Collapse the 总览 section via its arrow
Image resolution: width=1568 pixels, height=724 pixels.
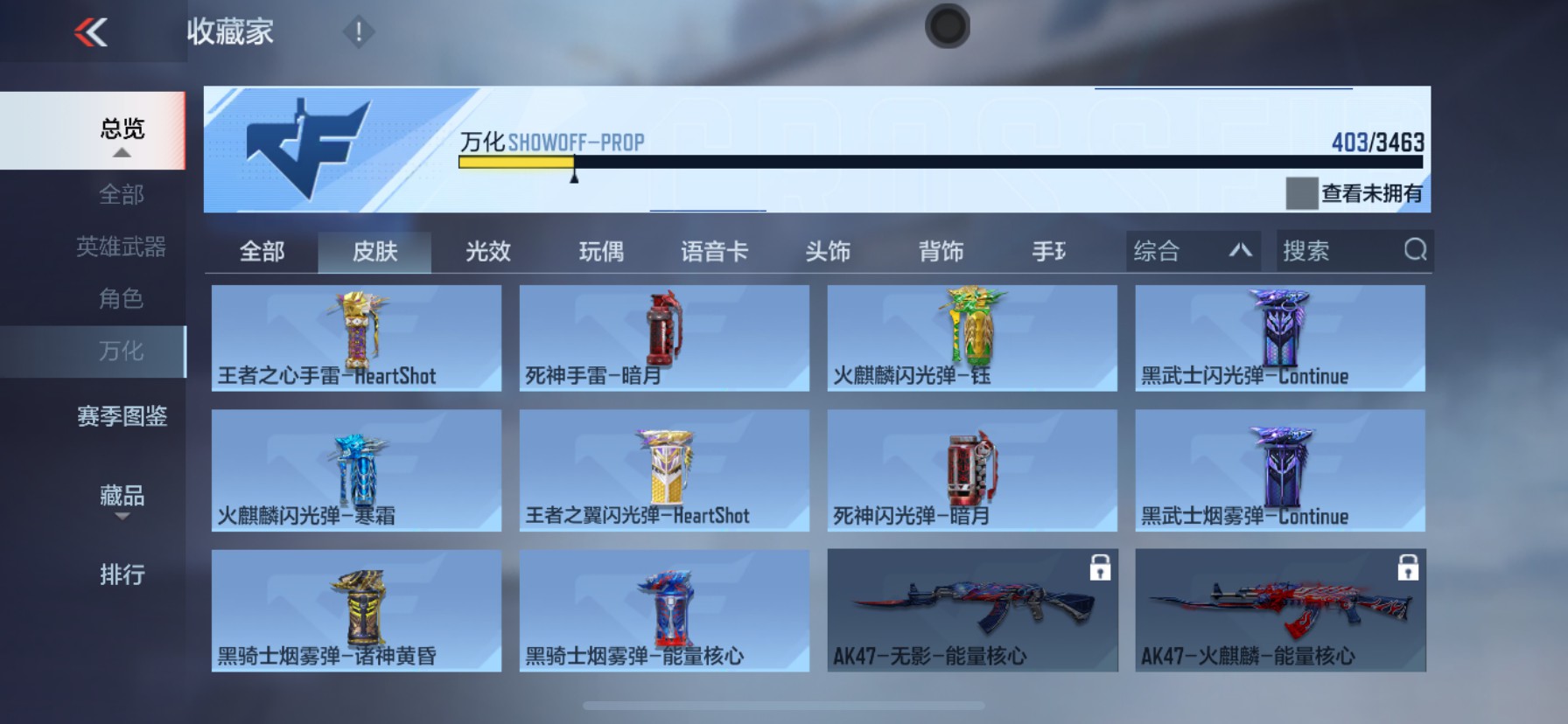coord(121,153)
